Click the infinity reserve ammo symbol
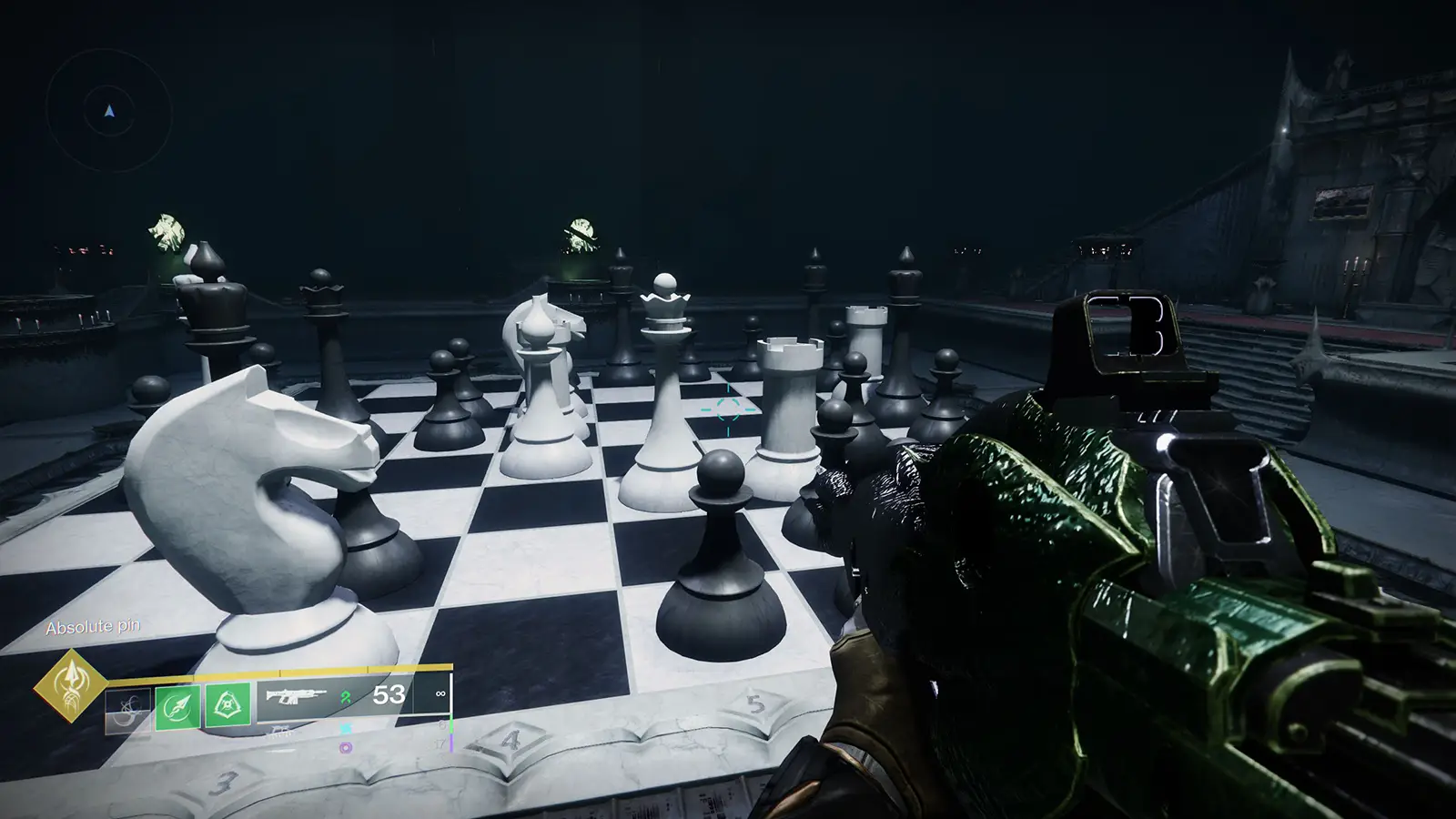The height and width of the screenshot is (819, 1456). pyautogui.click(x=440, y=693)
